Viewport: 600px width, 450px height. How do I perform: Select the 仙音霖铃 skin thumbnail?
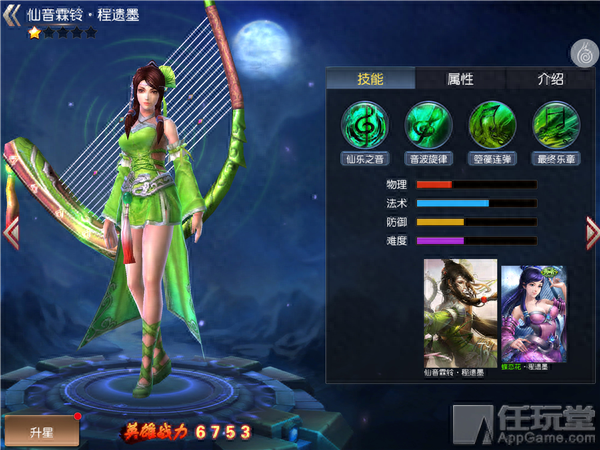click(460, 312)
